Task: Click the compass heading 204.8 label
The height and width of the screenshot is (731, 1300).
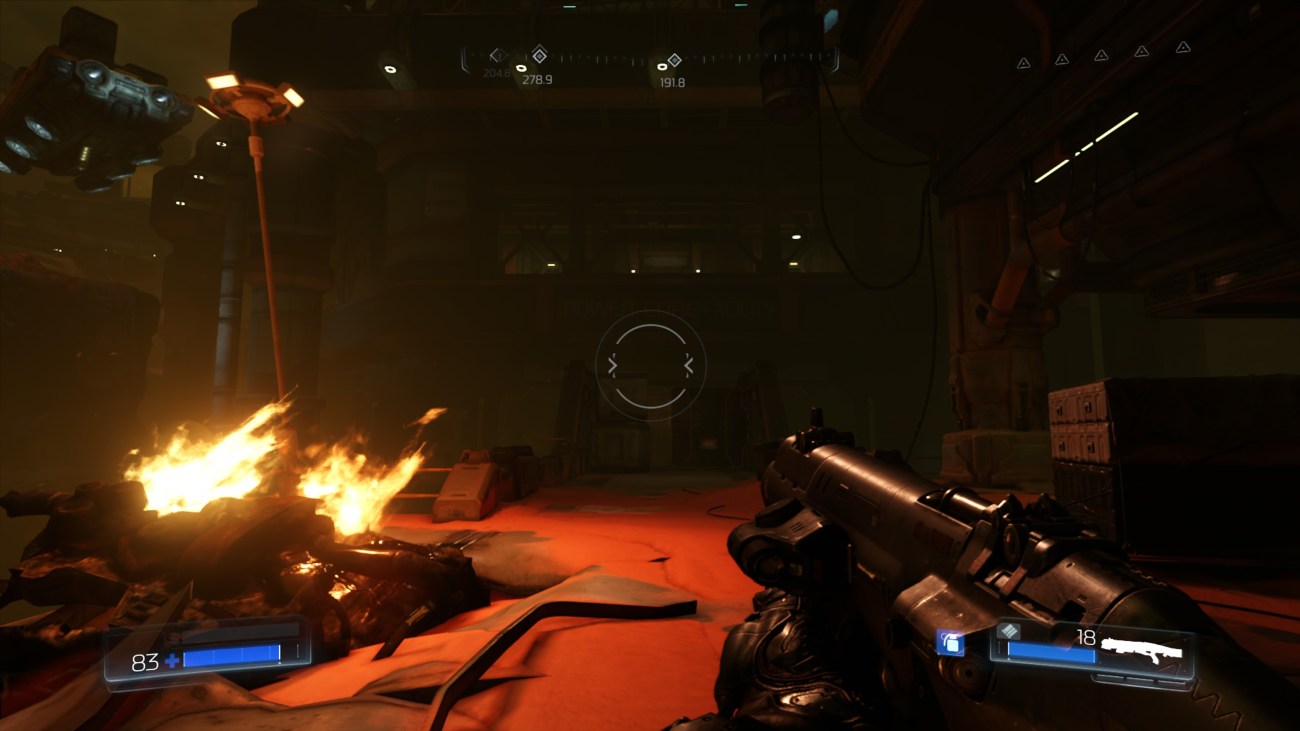Action: click(497, 73)
